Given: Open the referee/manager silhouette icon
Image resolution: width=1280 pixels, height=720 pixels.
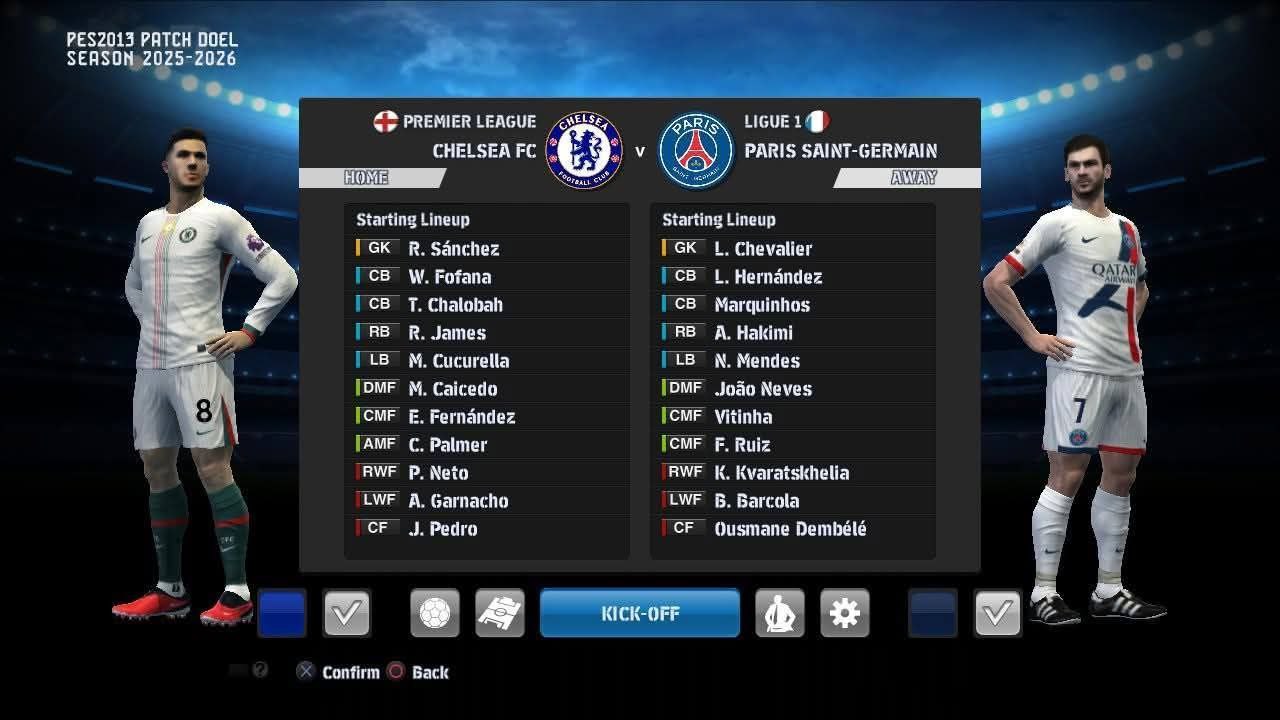Looking at the screenshot, I should (x=779, y=613).
